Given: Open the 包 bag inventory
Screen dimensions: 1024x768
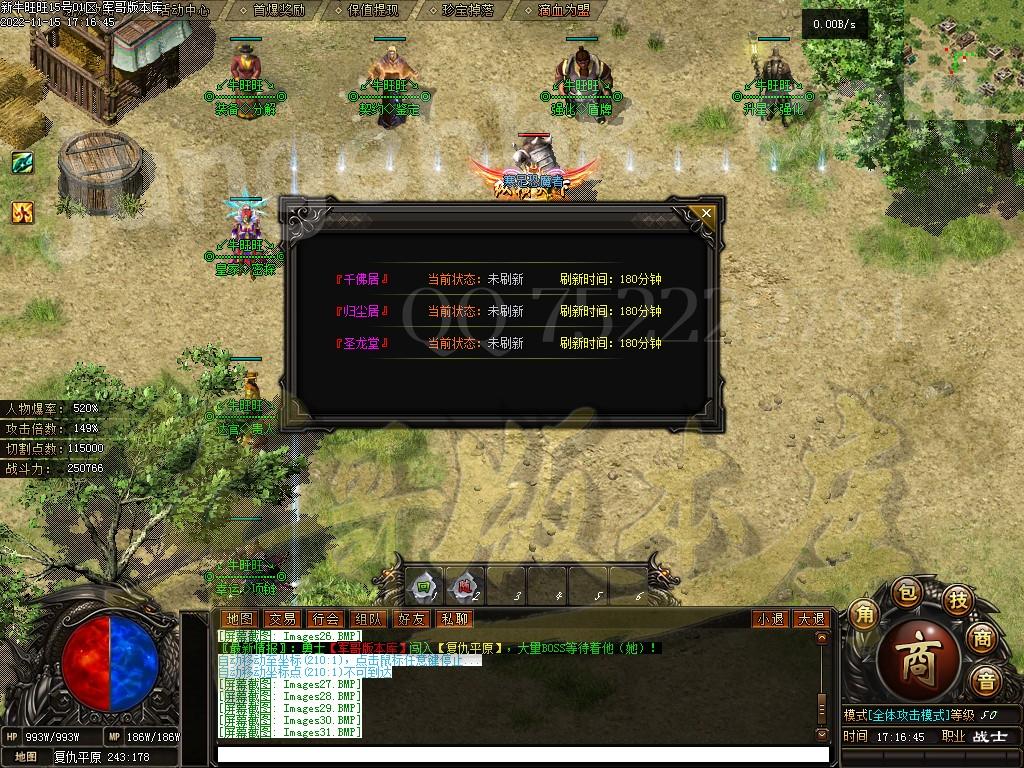Looking at the screenshot, I should tap(905, 590).
